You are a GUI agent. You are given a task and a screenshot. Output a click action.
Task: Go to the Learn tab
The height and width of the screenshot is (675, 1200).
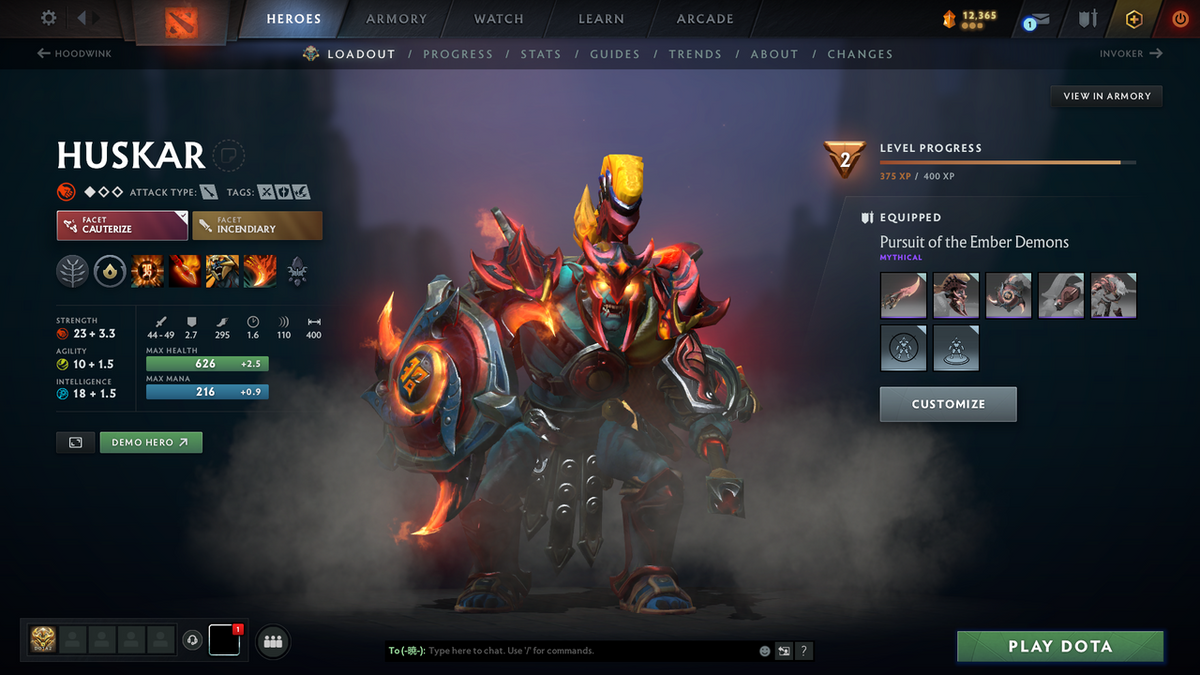click(601, 19)
